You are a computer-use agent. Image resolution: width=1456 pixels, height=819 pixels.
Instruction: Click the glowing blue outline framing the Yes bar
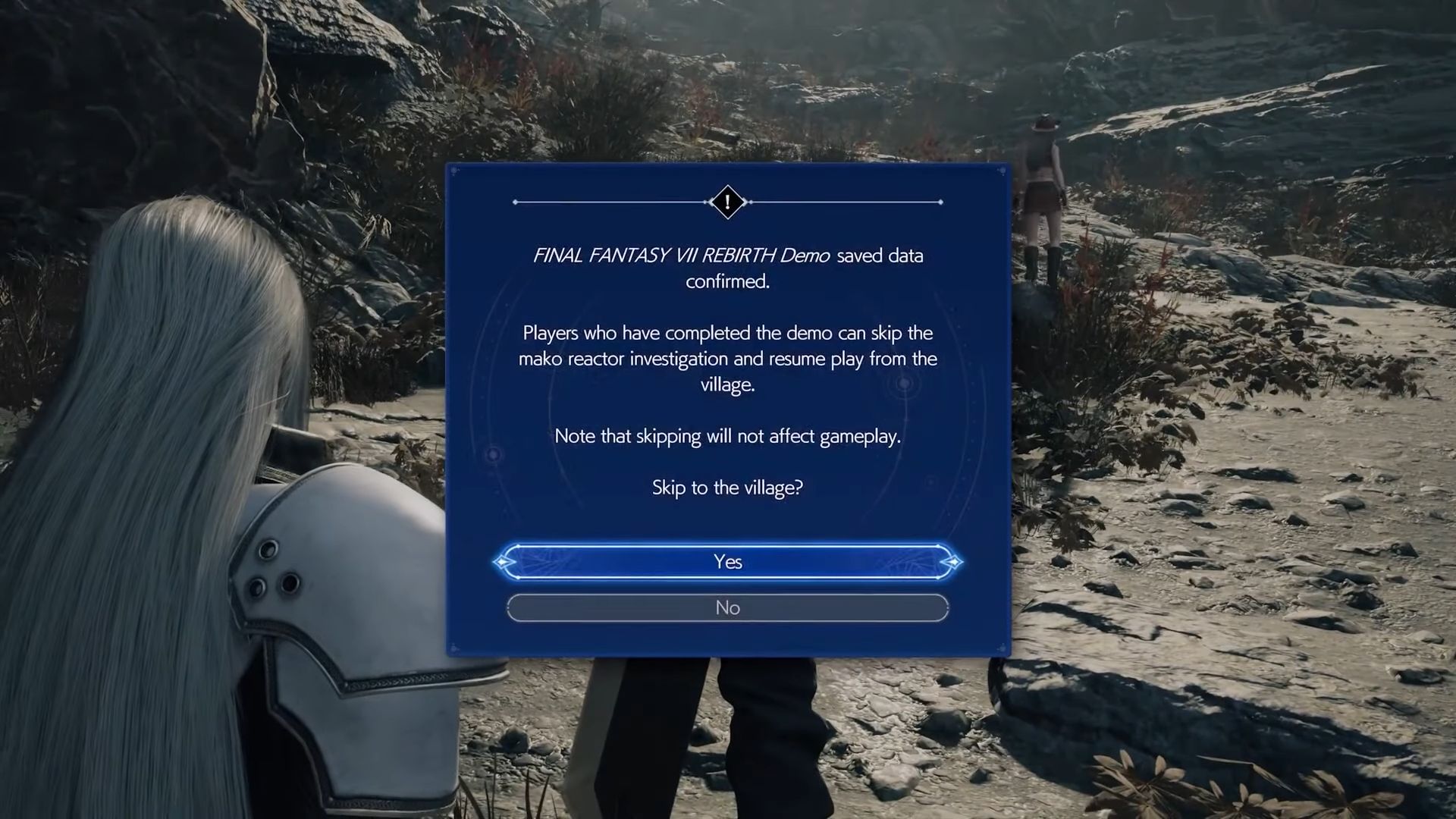pos(727,544)
